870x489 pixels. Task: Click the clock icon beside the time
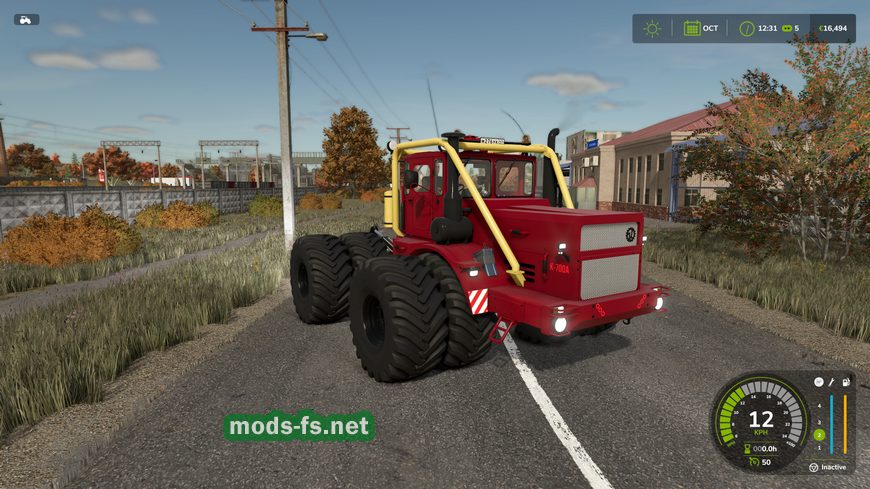tap(746, 28)
